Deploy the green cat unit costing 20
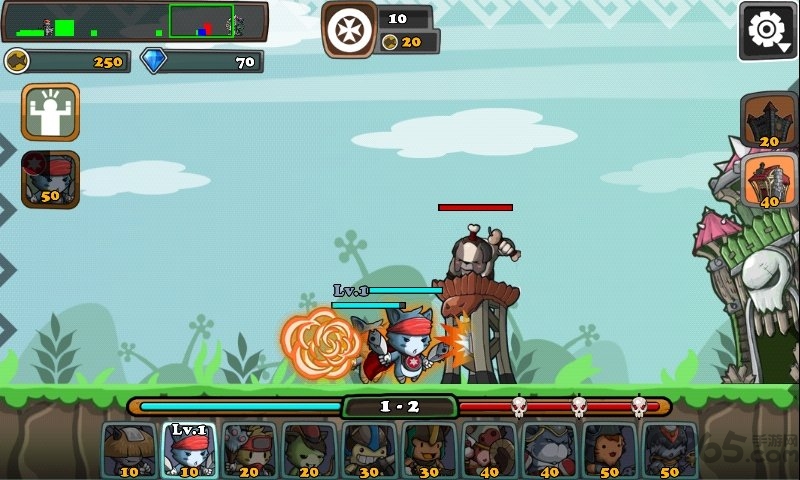The height and width of the screenshot is (480, 800). [x=309, y=450]
